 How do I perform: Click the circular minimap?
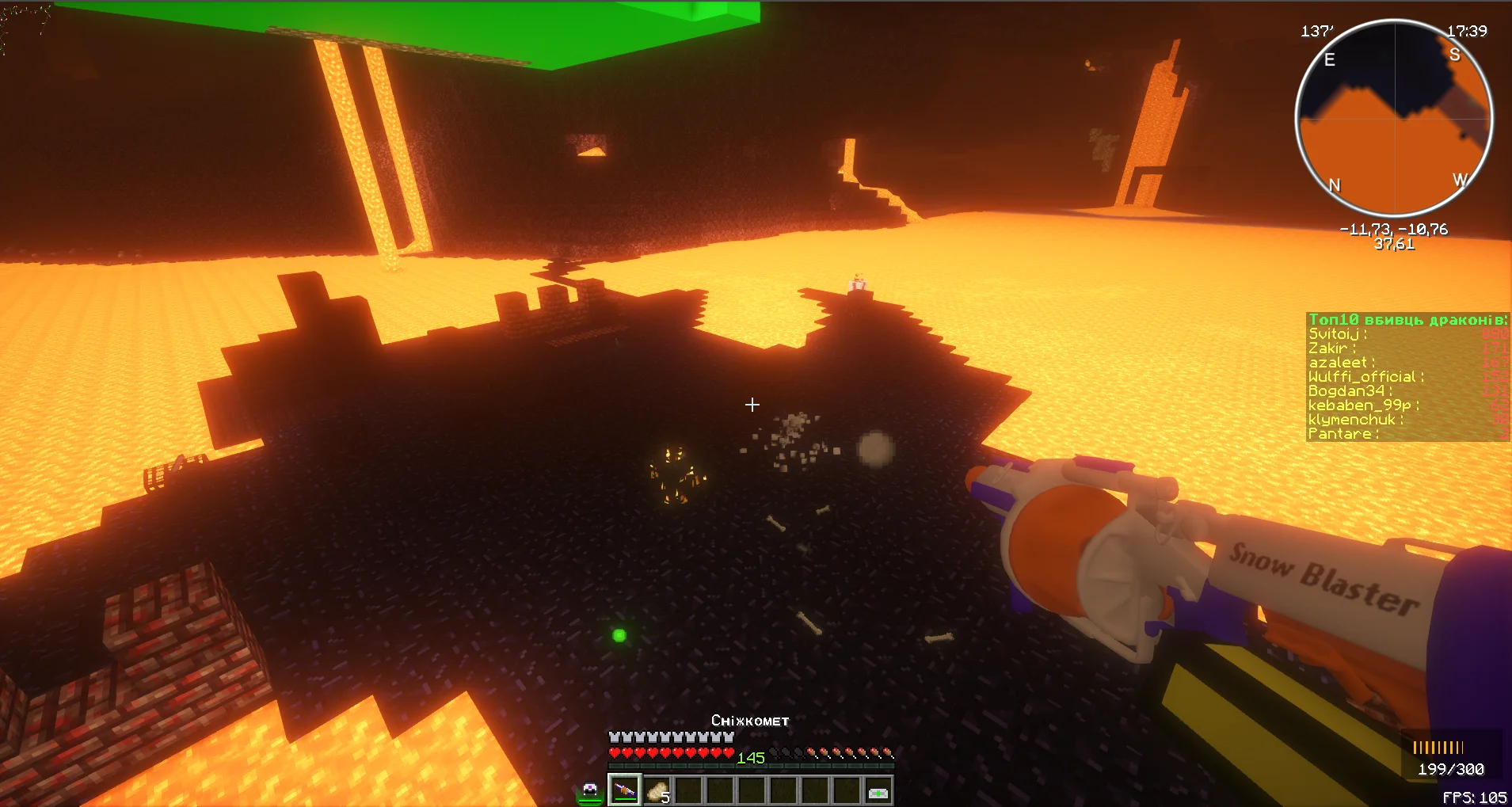(1394, 119)
